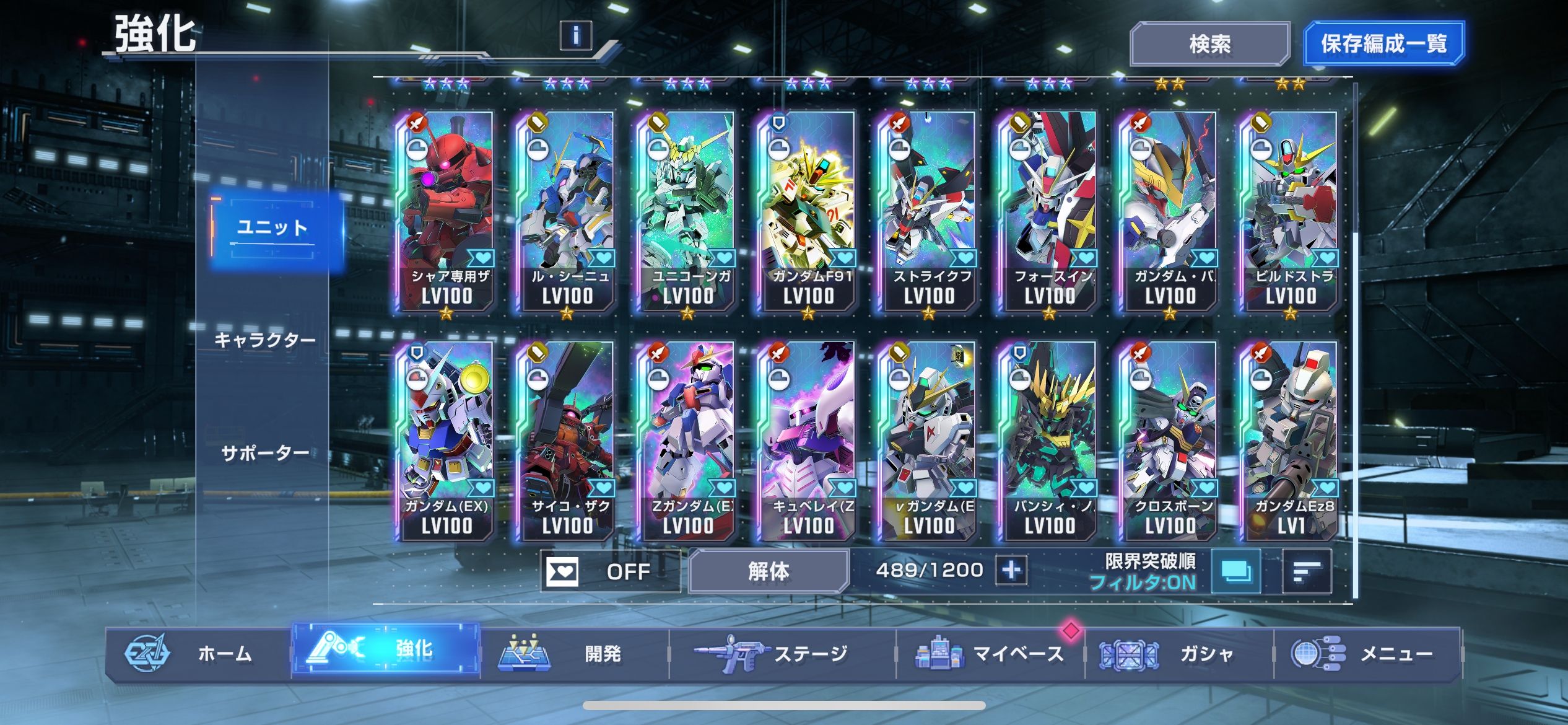1568x725 pixels.
Task: Open the filter settings icon
Action: coord(1235,571)
